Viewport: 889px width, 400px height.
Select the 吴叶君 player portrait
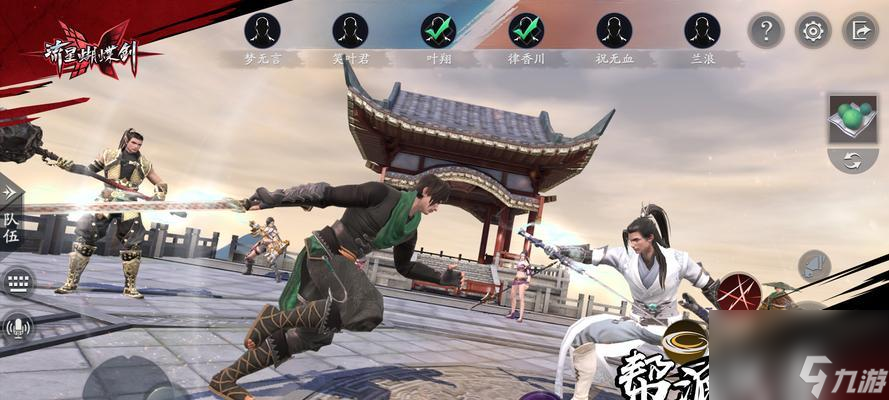click(x=350, y=30)
